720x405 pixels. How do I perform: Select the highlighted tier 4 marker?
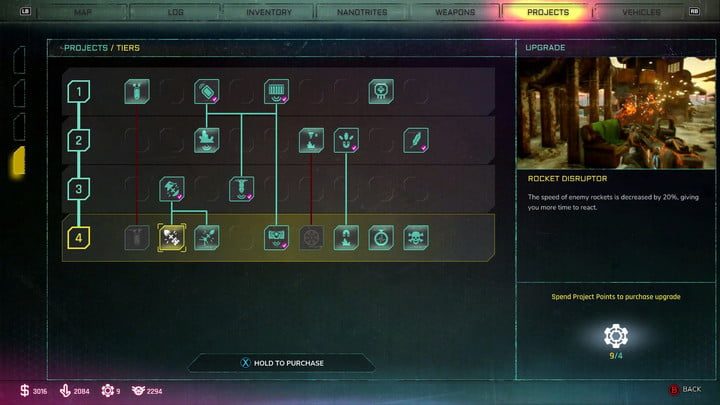78,238
